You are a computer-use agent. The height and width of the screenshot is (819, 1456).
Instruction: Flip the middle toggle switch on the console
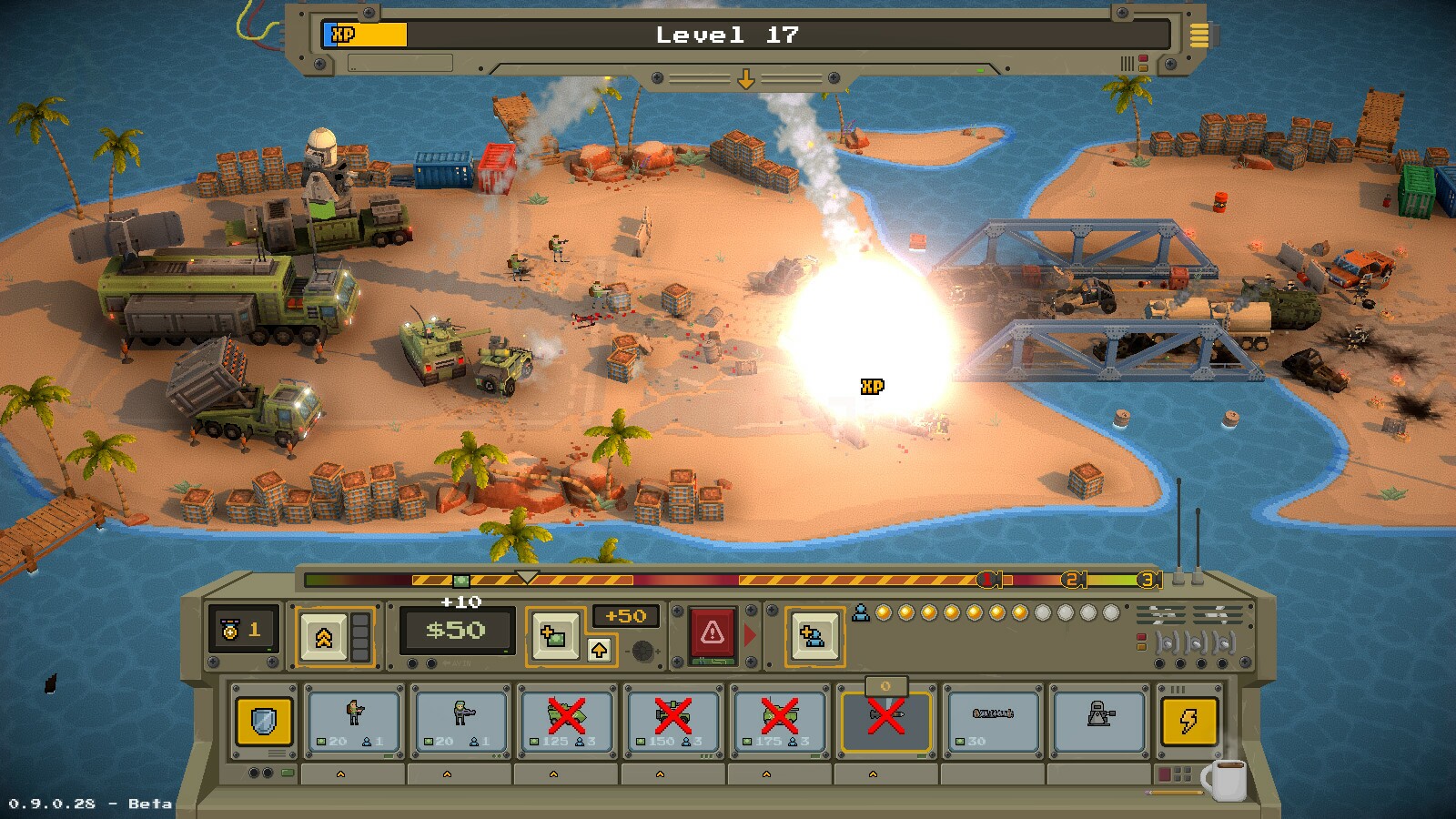(1197, 642)
